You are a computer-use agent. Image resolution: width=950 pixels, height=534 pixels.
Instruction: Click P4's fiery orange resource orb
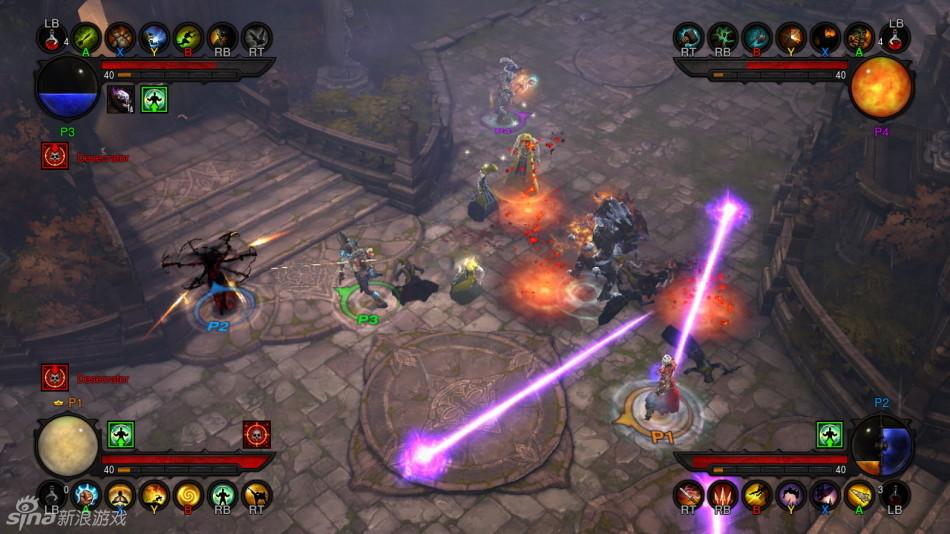pyautogui.click(x=881, y=88)
